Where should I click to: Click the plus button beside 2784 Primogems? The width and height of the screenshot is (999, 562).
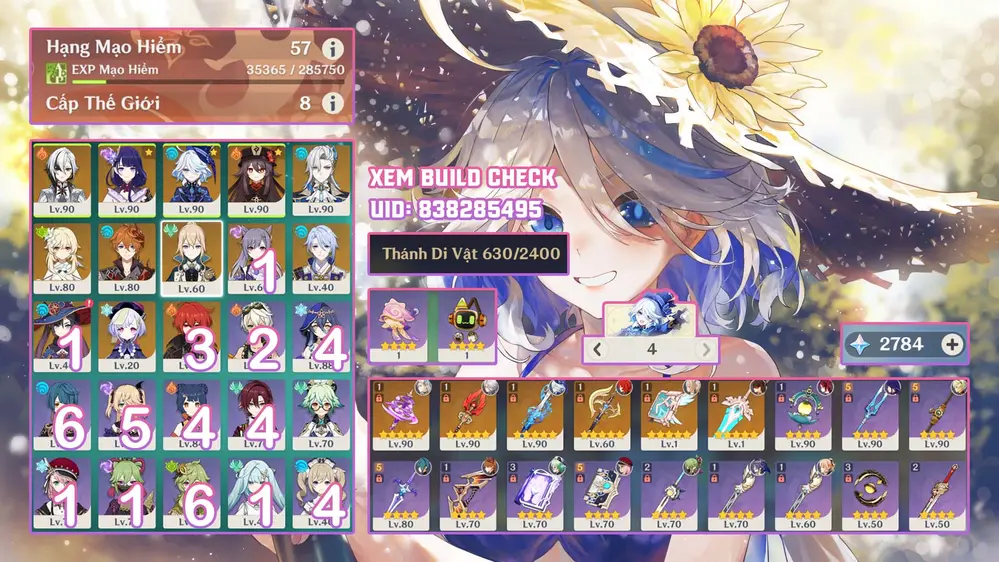pos(952,344)
